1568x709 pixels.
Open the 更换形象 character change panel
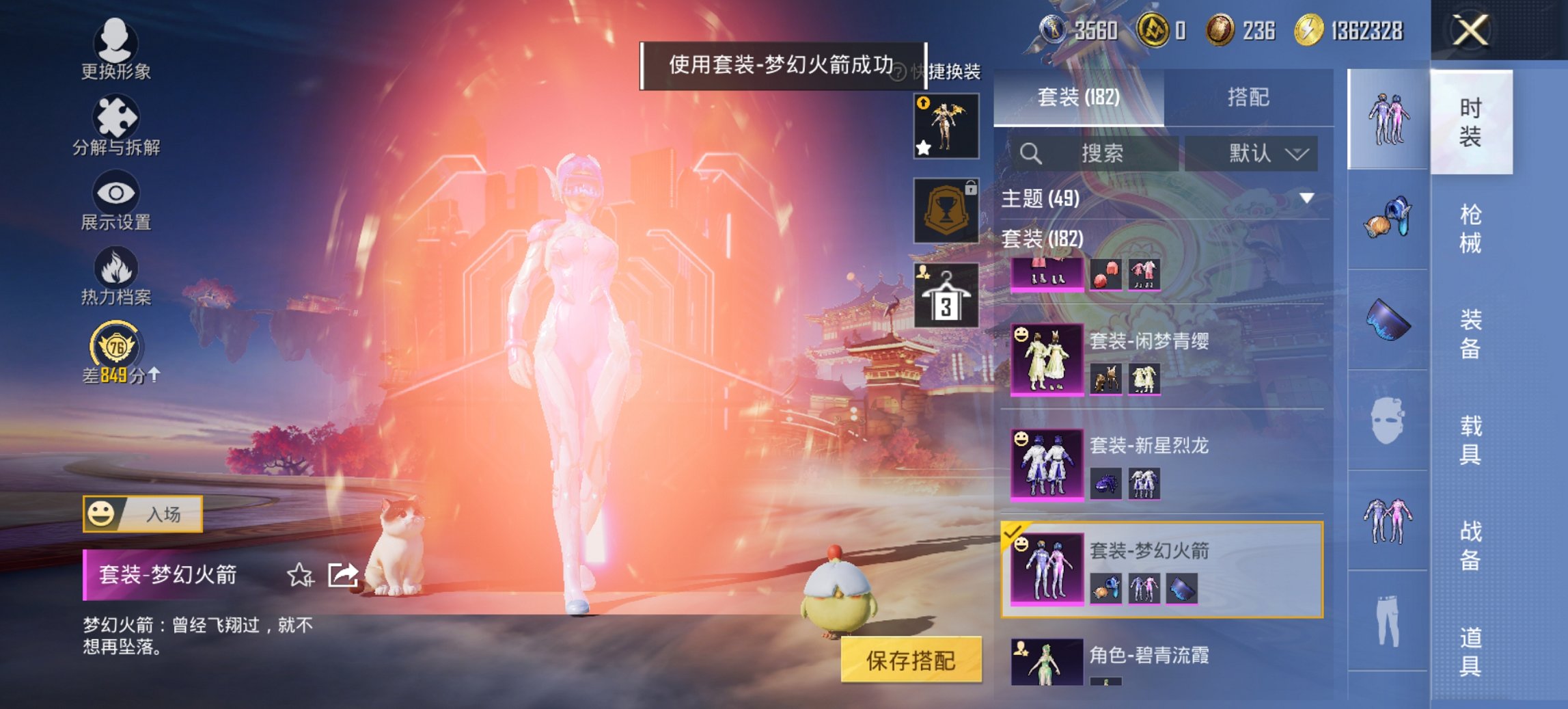coord(116,48)
